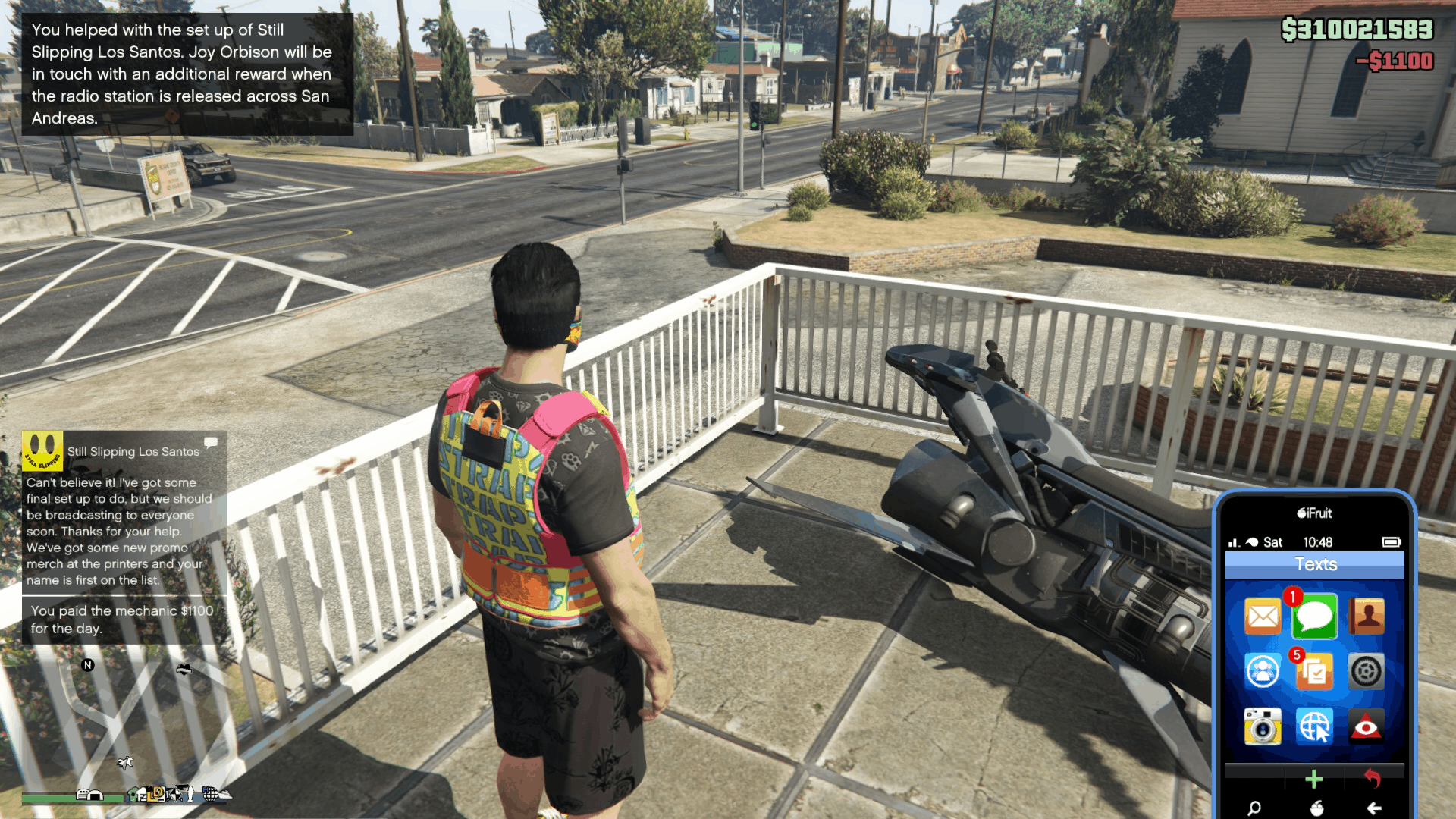Open the green Texts messaging app
The height and width of the screenshot is (819, 1456).
click(x=1314, y=617)
